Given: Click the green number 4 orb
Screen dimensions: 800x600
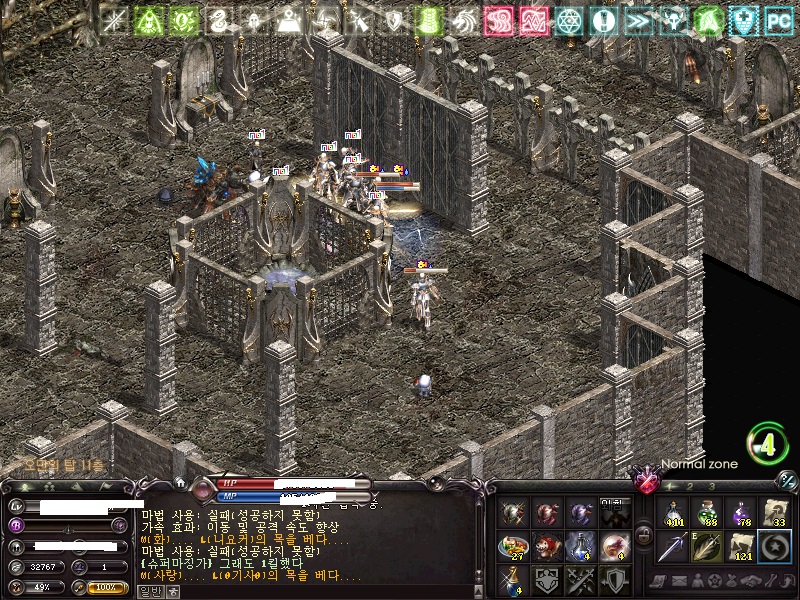Looking at the screenshot, I should click(768, 445).
